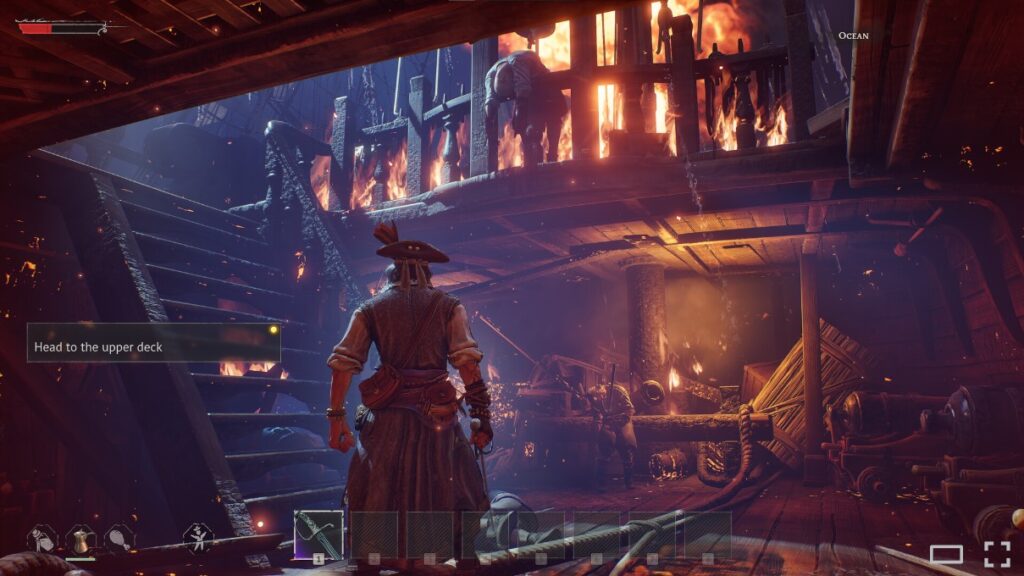Click the drumstick food status icon

point(118,538)
